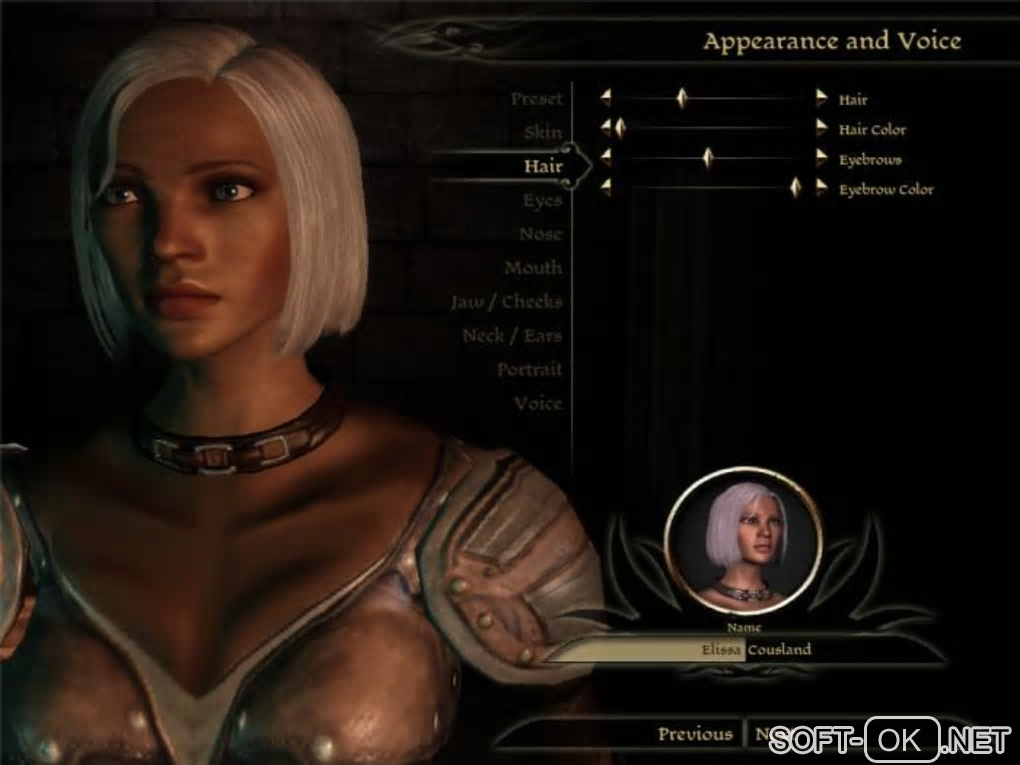Click the Eyebrows slider handle
The width and height of the screenshot is (1020, 765).
point(708,158)
